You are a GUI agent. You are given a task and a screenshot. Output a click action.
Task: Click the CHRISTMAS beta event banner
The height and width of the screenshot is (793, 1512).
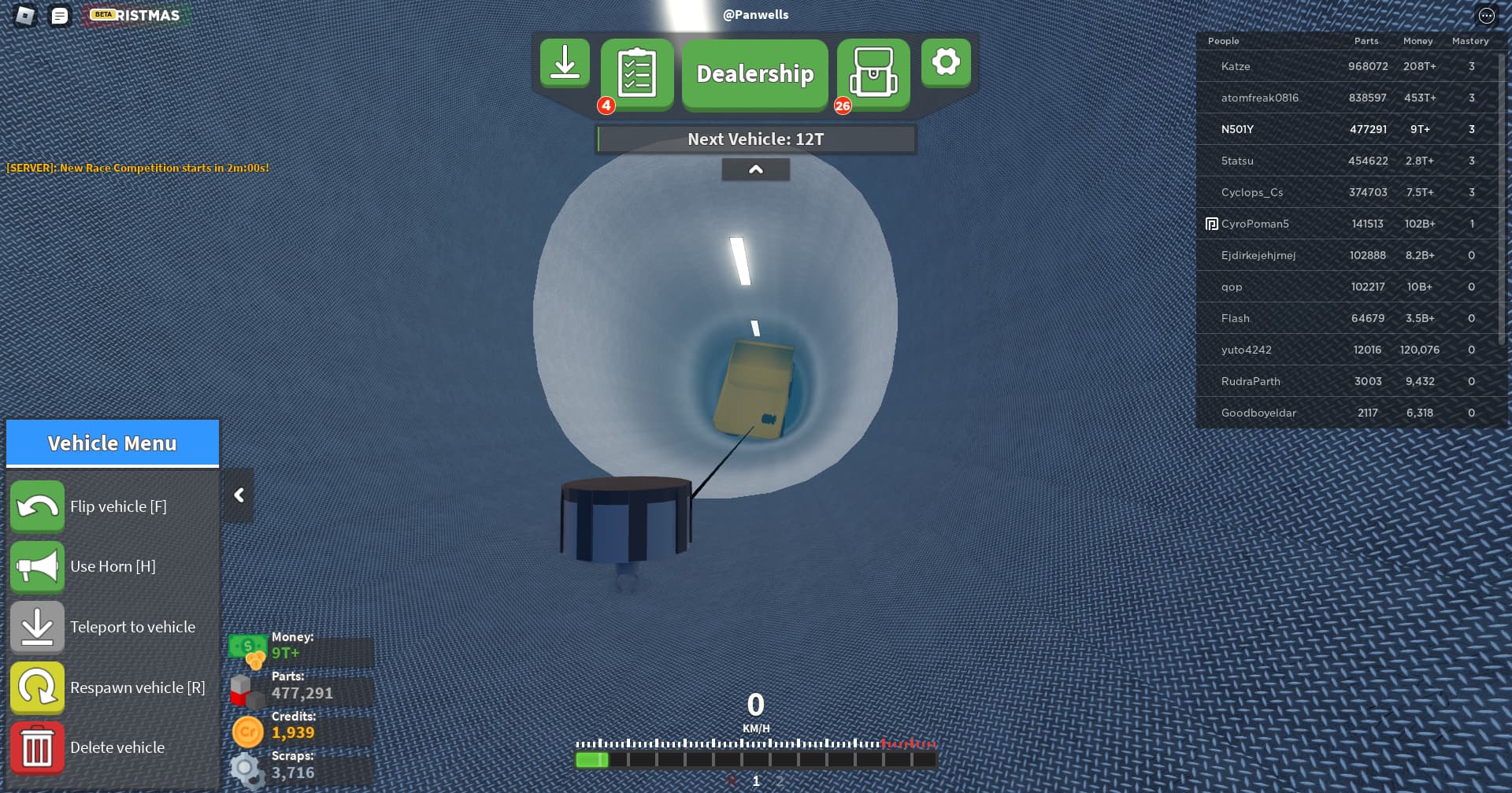coord(137,16)
